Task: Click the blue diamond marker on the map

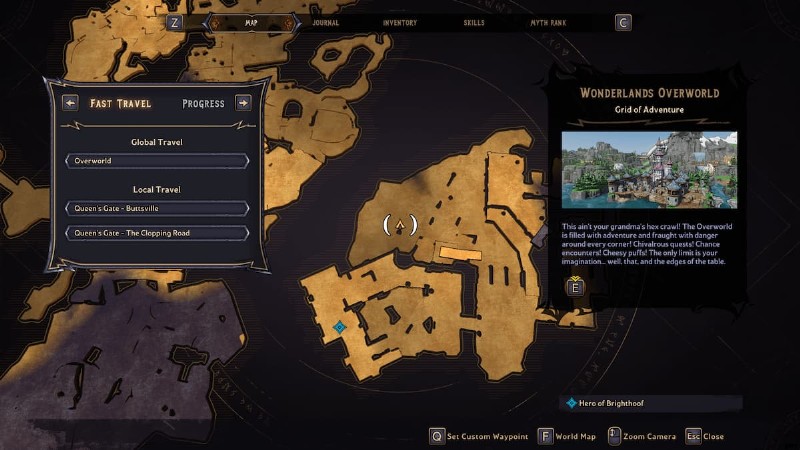Action: click(340, 327)
